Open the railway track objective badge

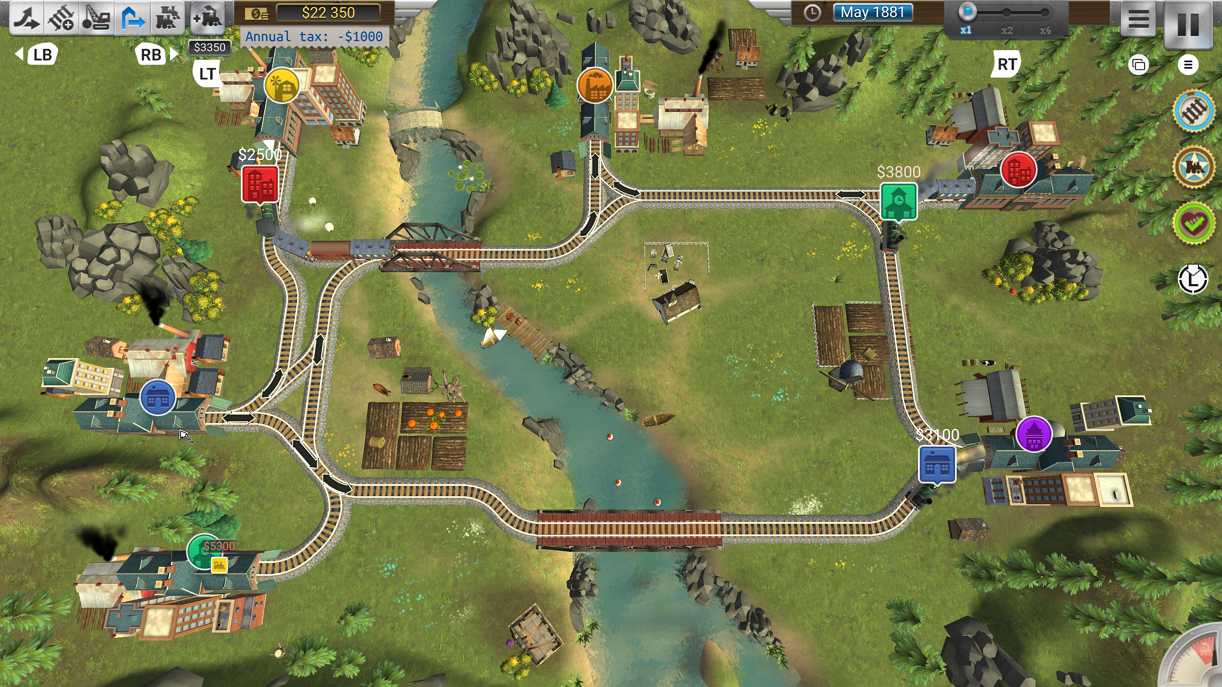coord(1193,111)
